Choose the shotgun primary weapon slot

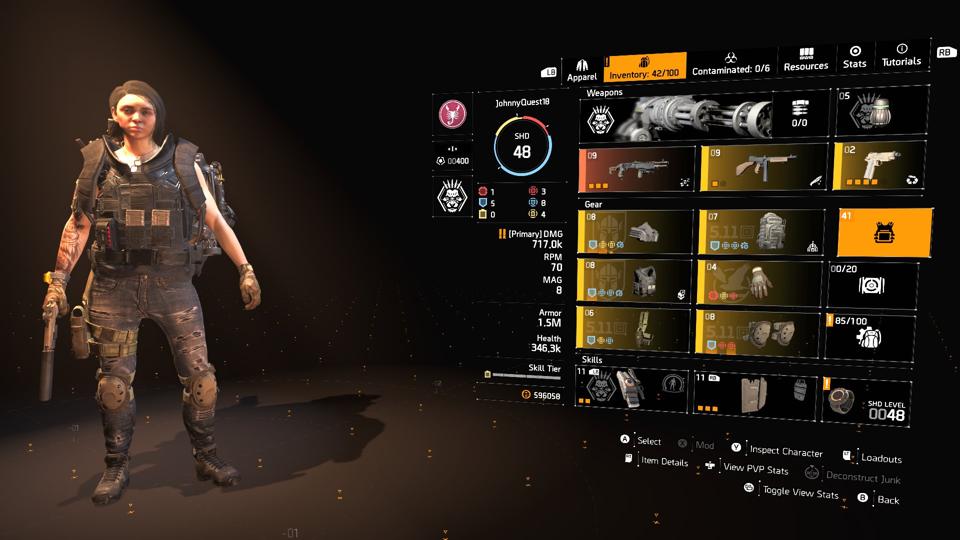click(x=637, y=169)
